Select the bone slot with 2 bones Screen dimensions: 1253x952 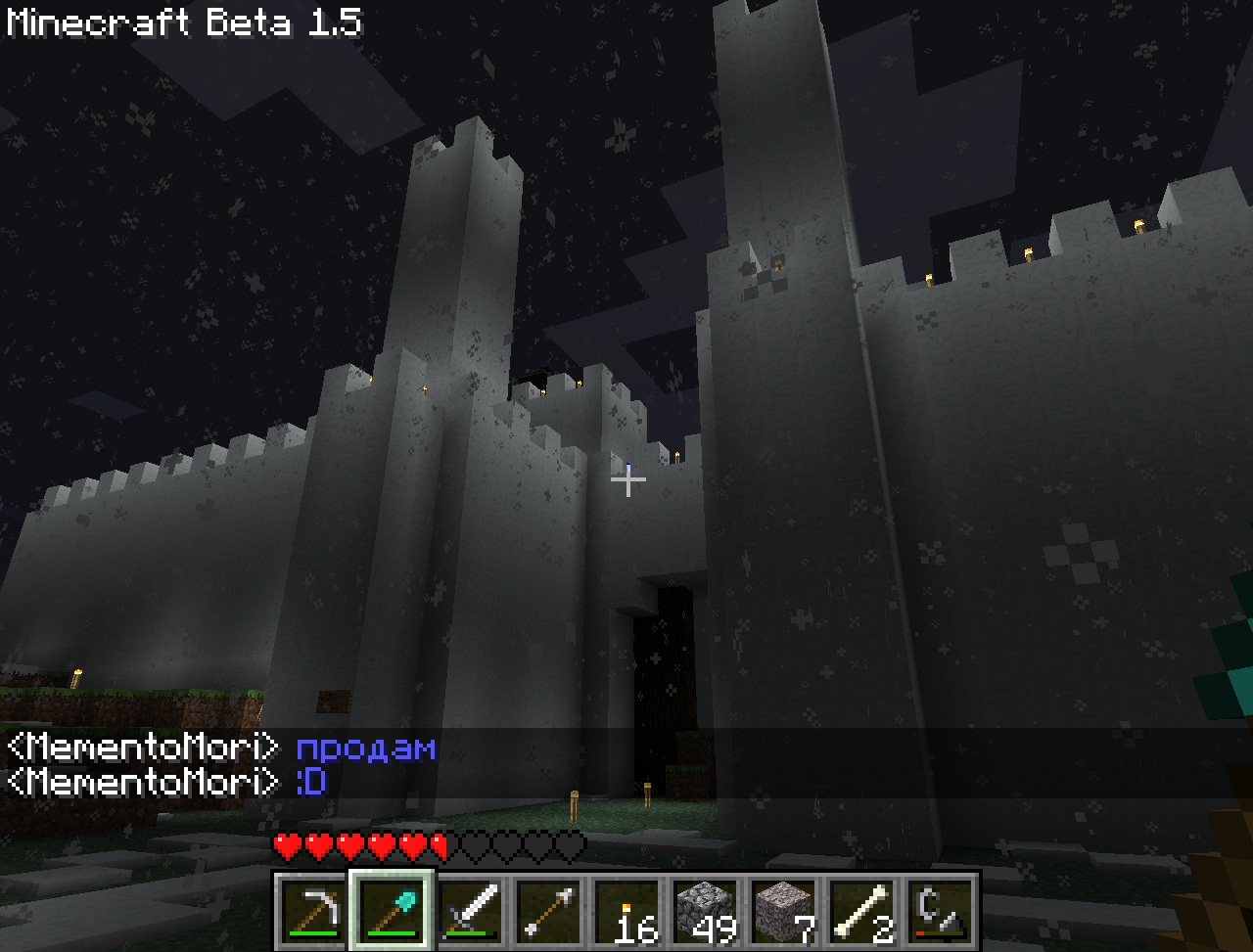(861, 910)
